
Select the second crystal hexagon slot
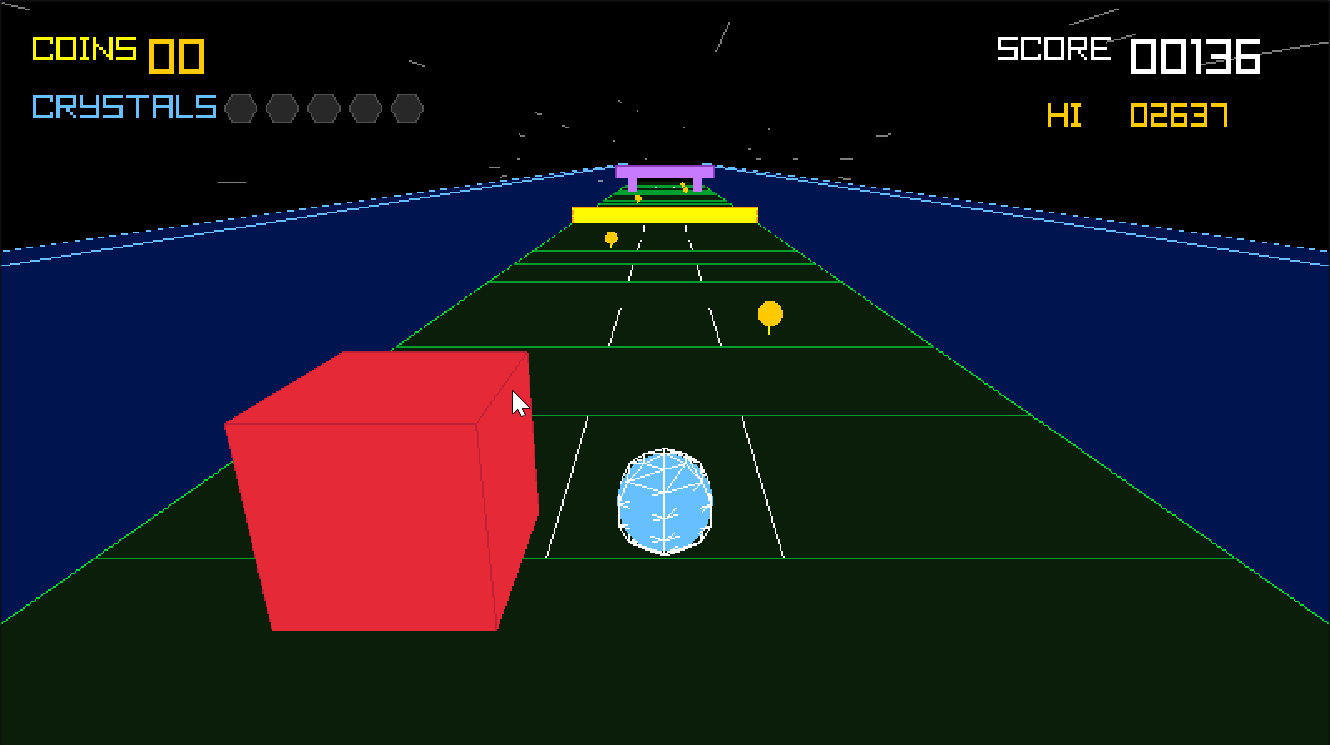pos(283,109)
